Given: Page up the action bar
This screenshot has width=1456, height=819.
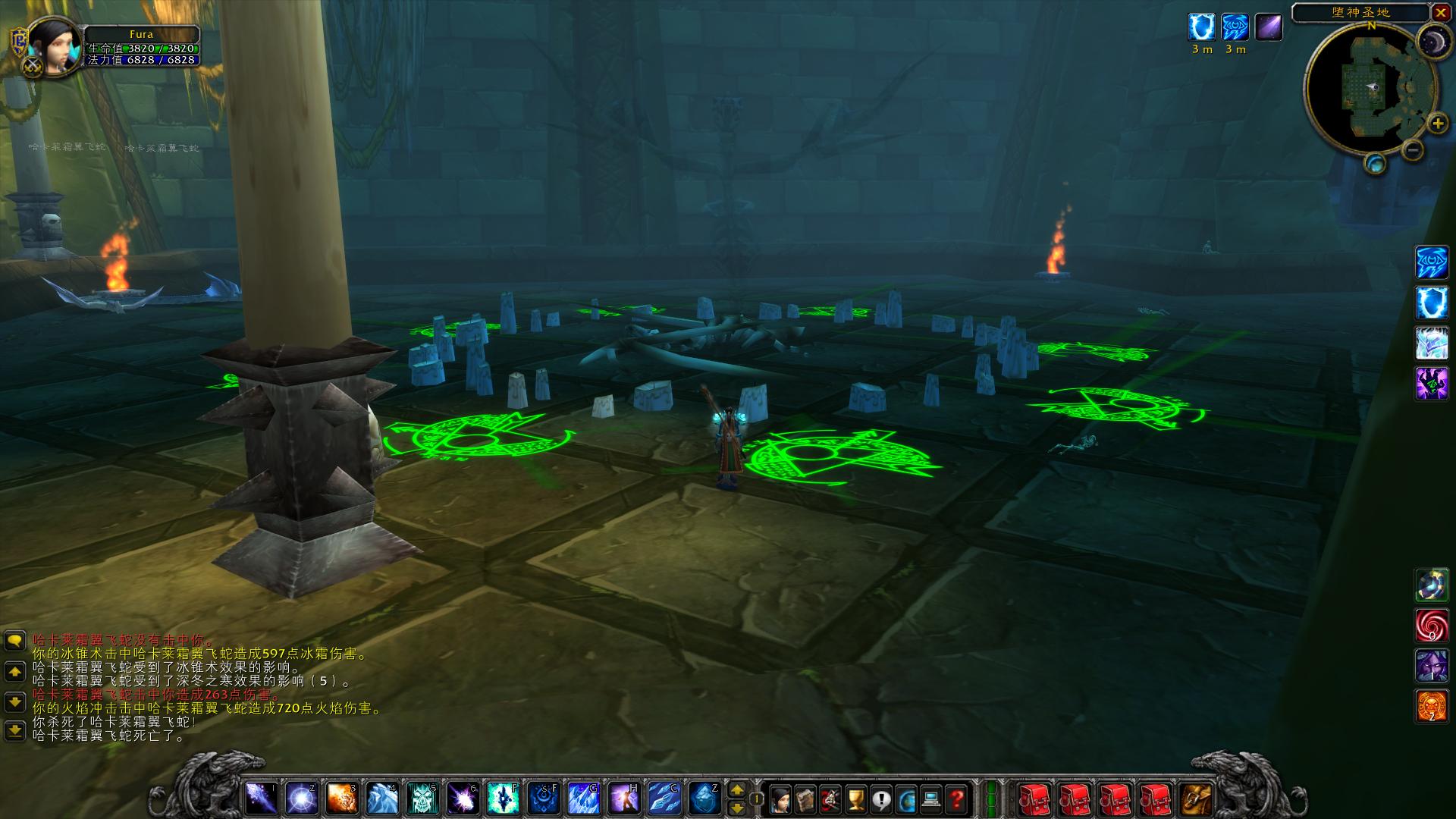Looking at the screenshot, I should pyautogui.click(x=736, y=789).
